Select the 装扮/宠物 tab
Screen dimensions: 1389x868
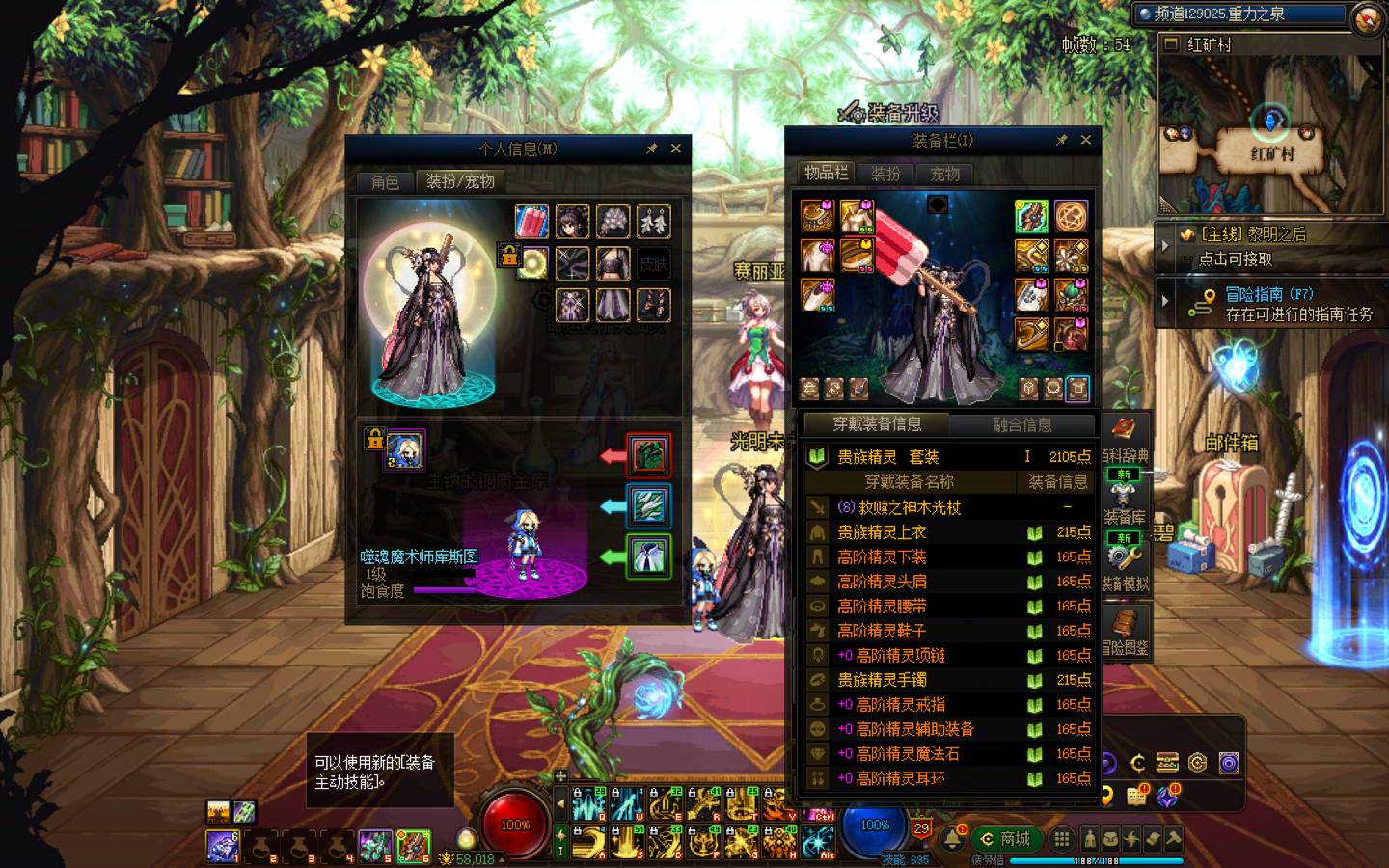pos(460,181)
